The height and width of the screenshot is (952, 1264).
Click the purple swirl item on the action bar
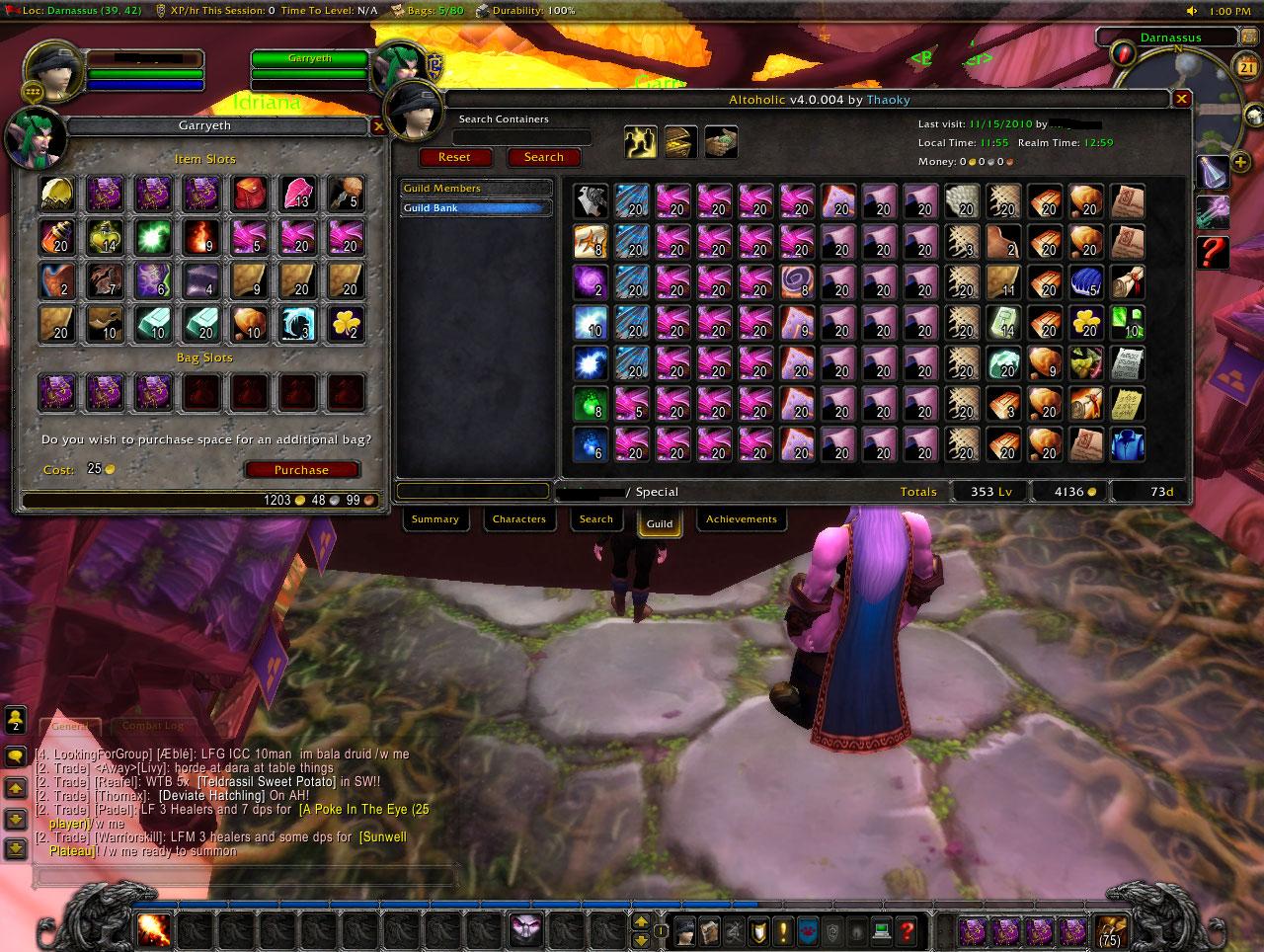(x=526, y=928)
